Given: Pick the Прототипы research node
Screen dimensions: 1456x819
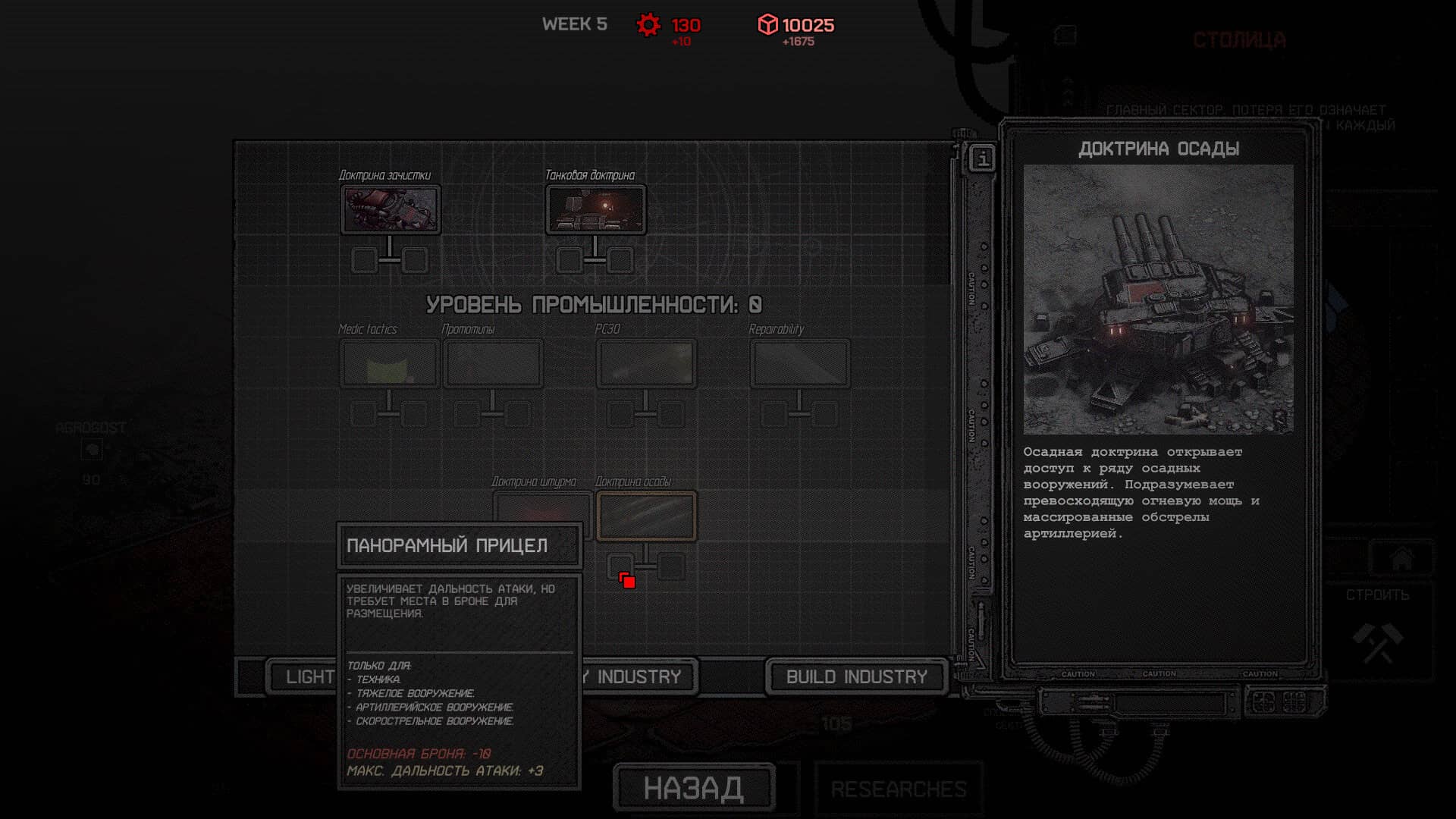Looking at the screenshot, I should [x=493, y=364].
